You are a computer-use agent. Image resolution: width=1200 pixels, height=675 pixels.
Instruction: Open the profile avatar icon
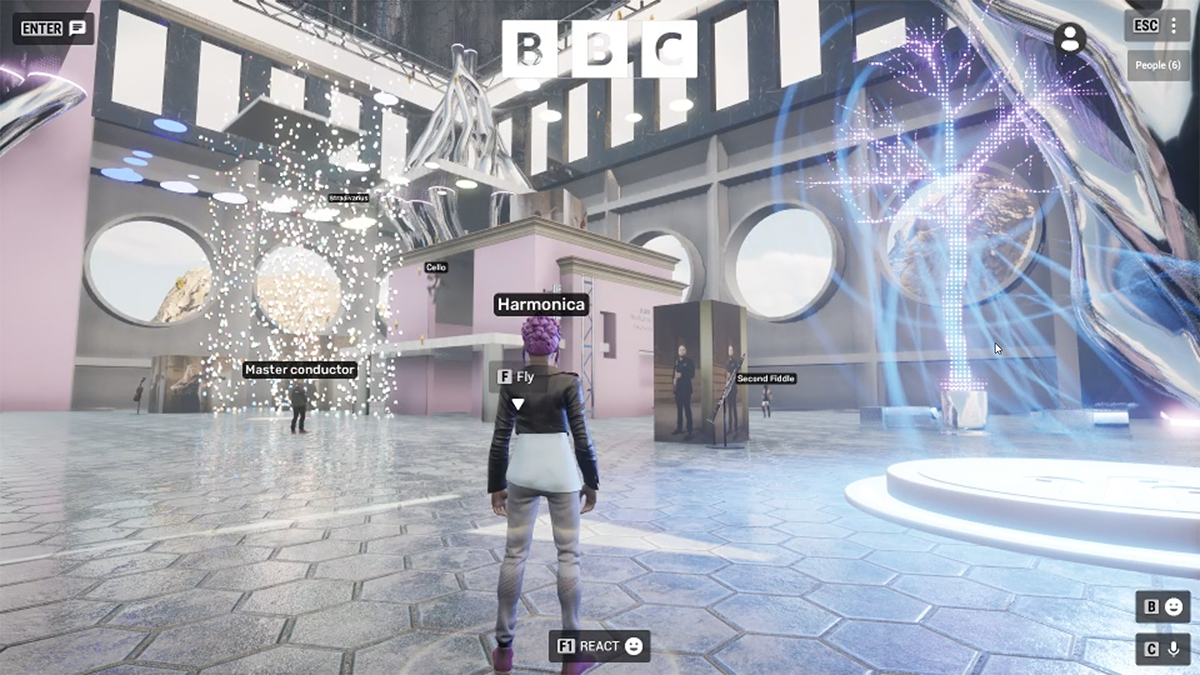pyautogui.click(x=1070, y=38)
